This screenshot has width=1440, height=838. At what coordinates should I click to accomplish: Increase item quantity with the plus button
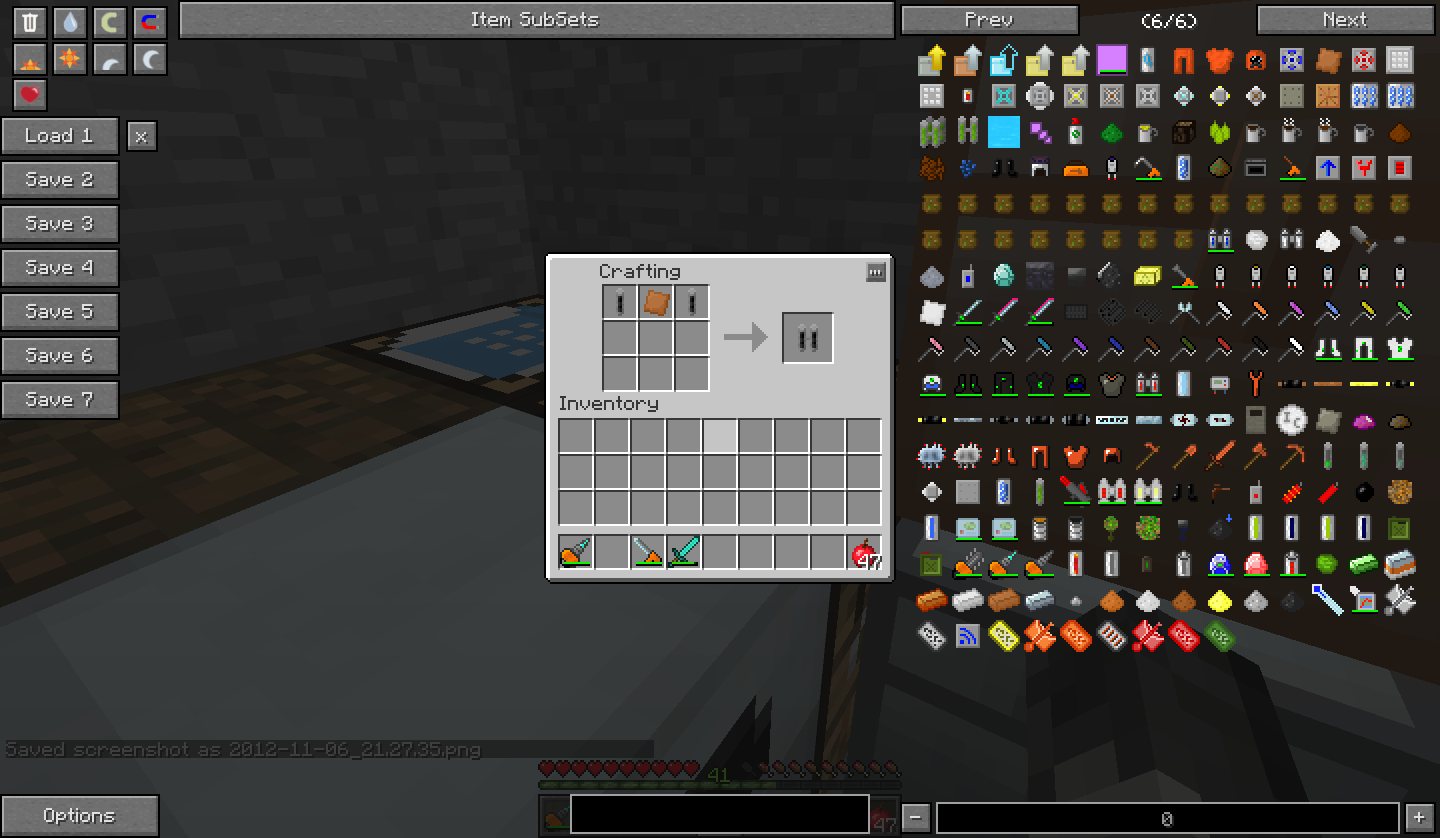pos(1419,818)
